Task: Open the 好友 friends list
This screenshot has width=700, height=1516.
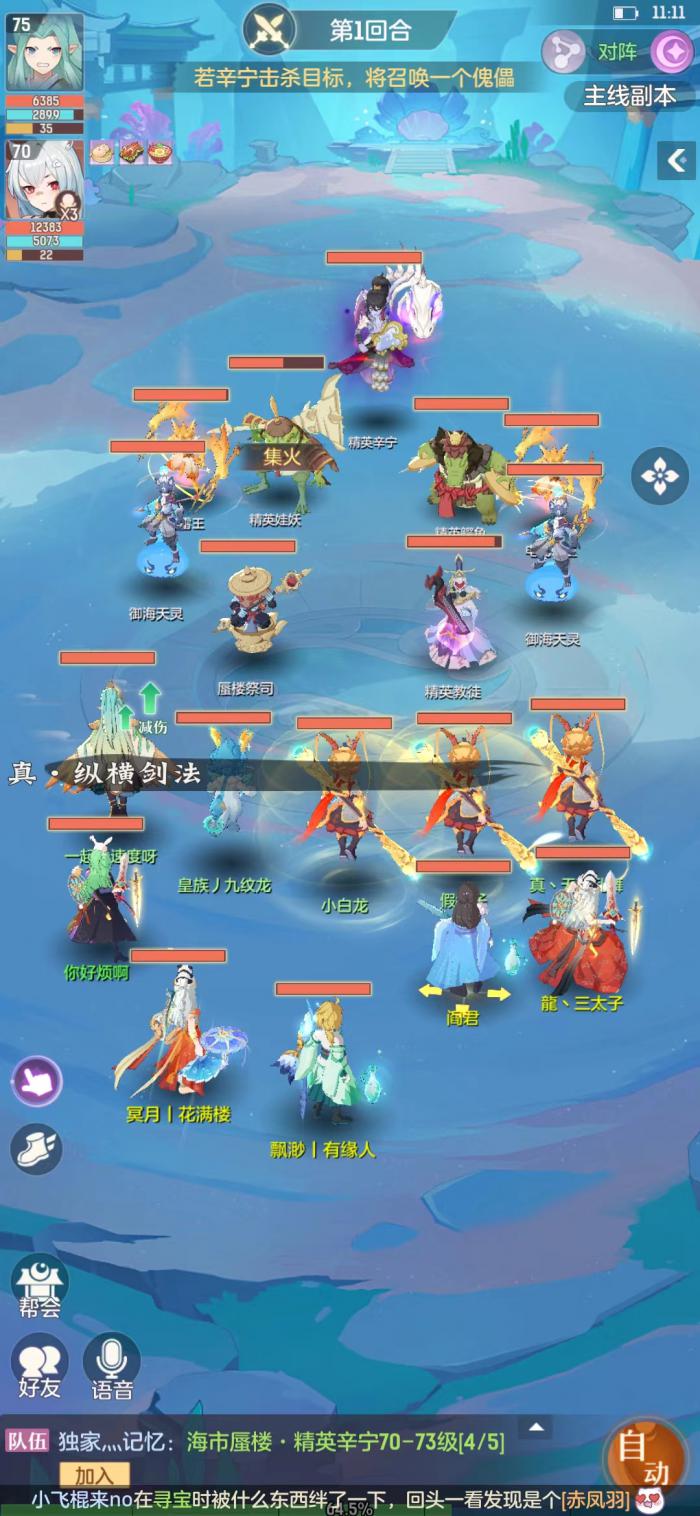Action: click(x=39, y=1366)
